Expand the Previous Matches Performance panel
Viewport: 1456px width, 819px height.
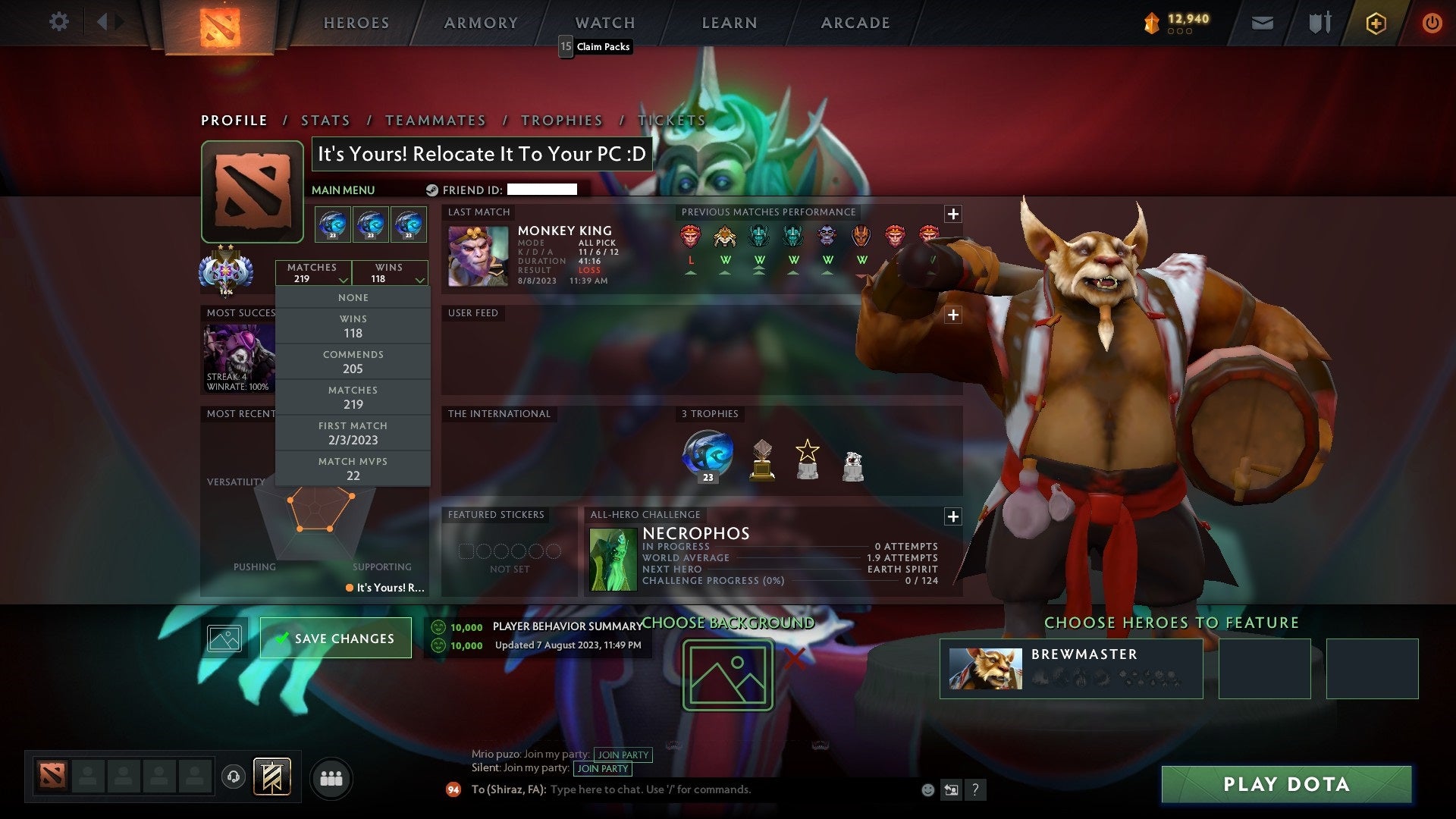coord(953,213)
